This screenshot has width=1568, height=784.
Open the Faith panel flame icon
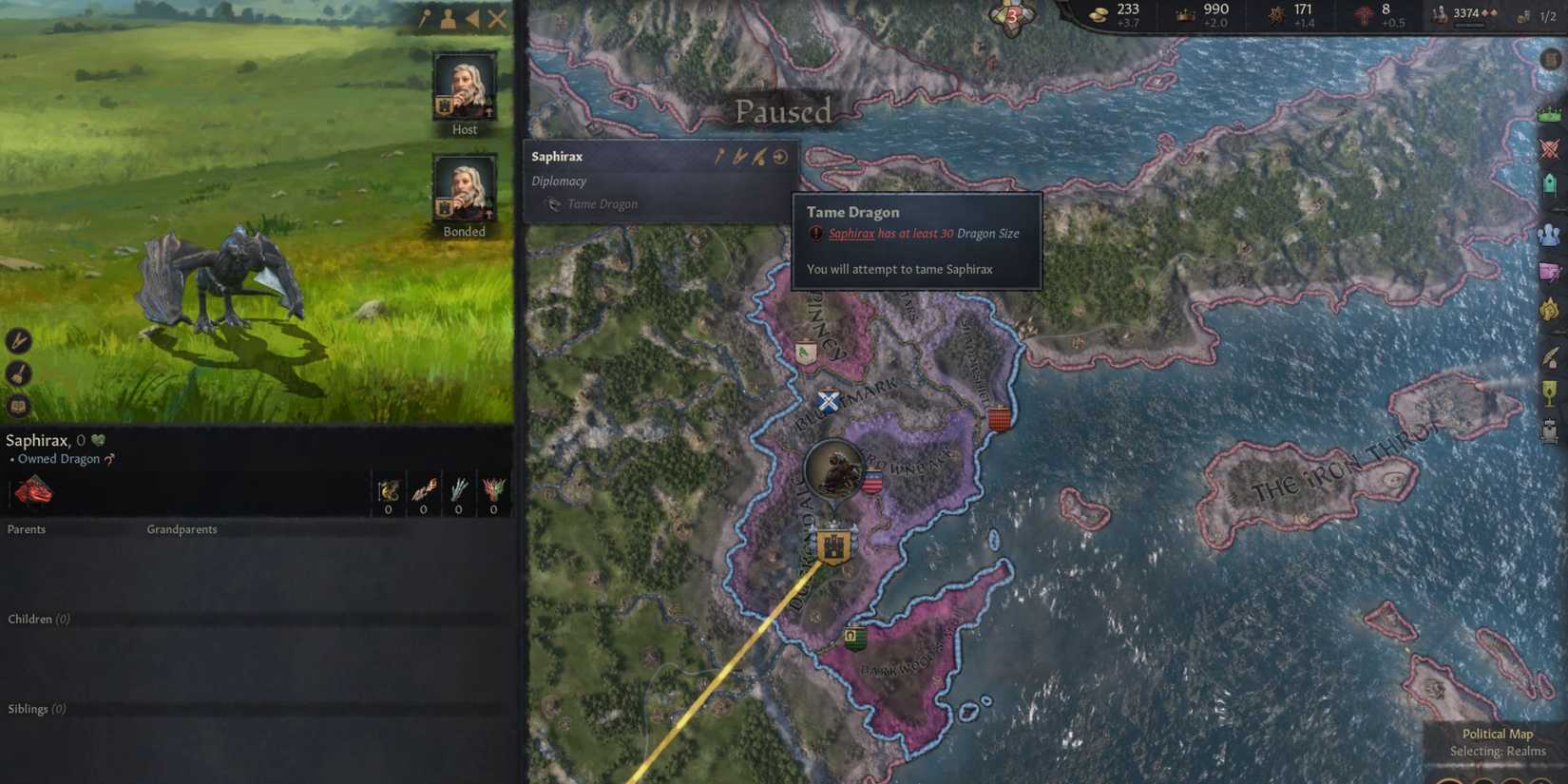[x=1550, y=304]
